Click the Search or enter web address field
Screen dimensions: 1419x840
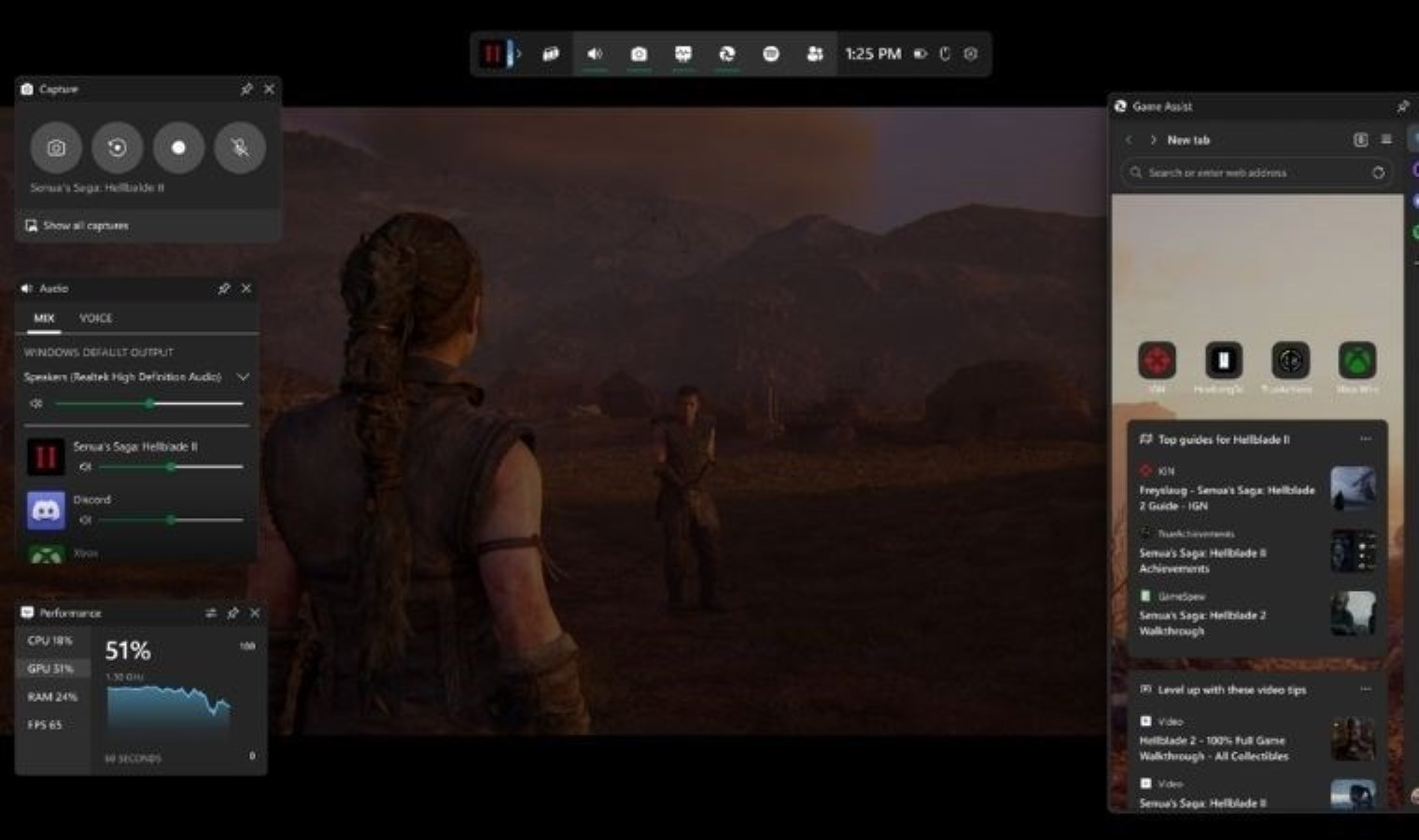pos(1251,173)
